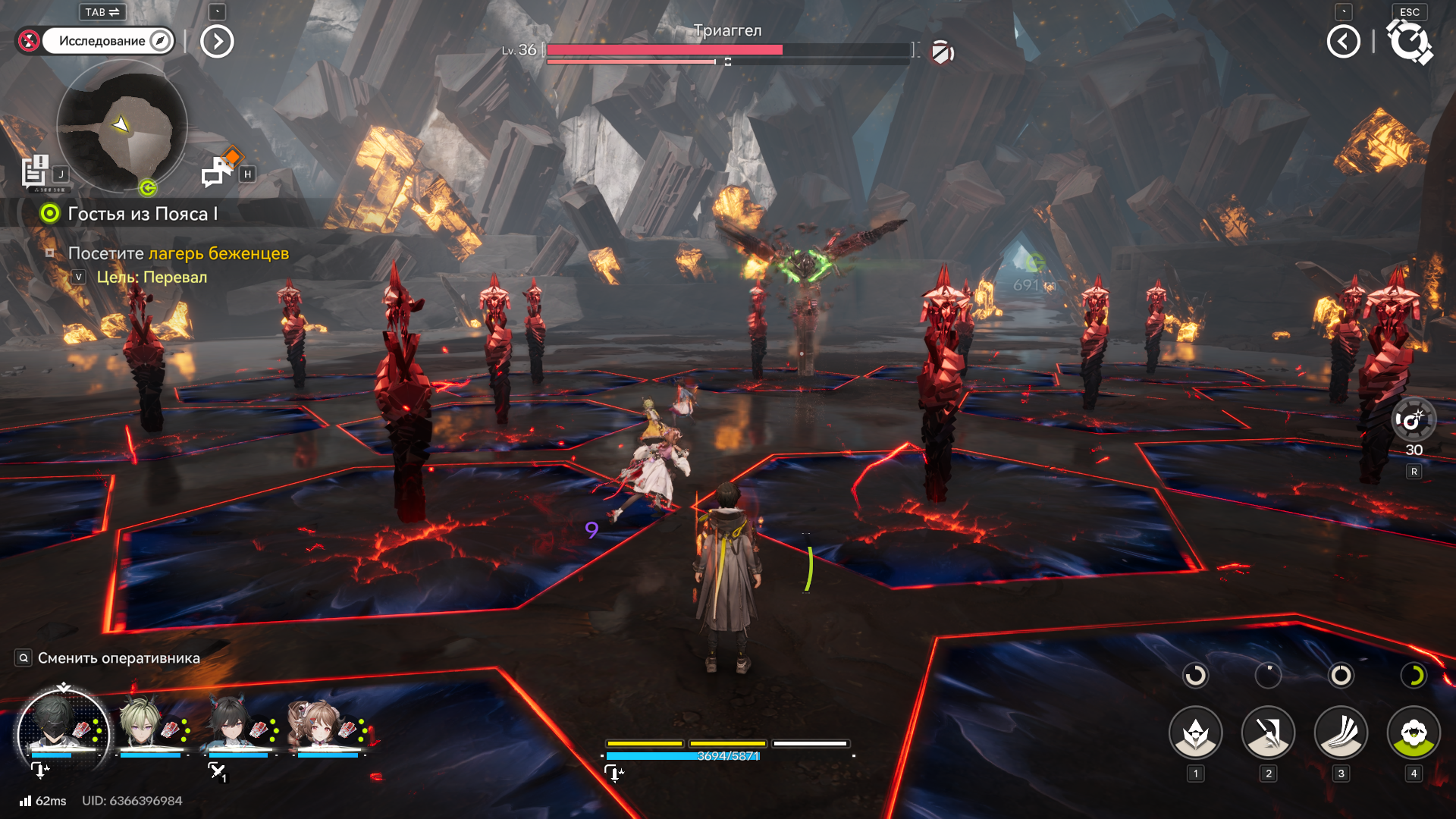
Task: Open the circular minimap
Action: coord(121,126)
